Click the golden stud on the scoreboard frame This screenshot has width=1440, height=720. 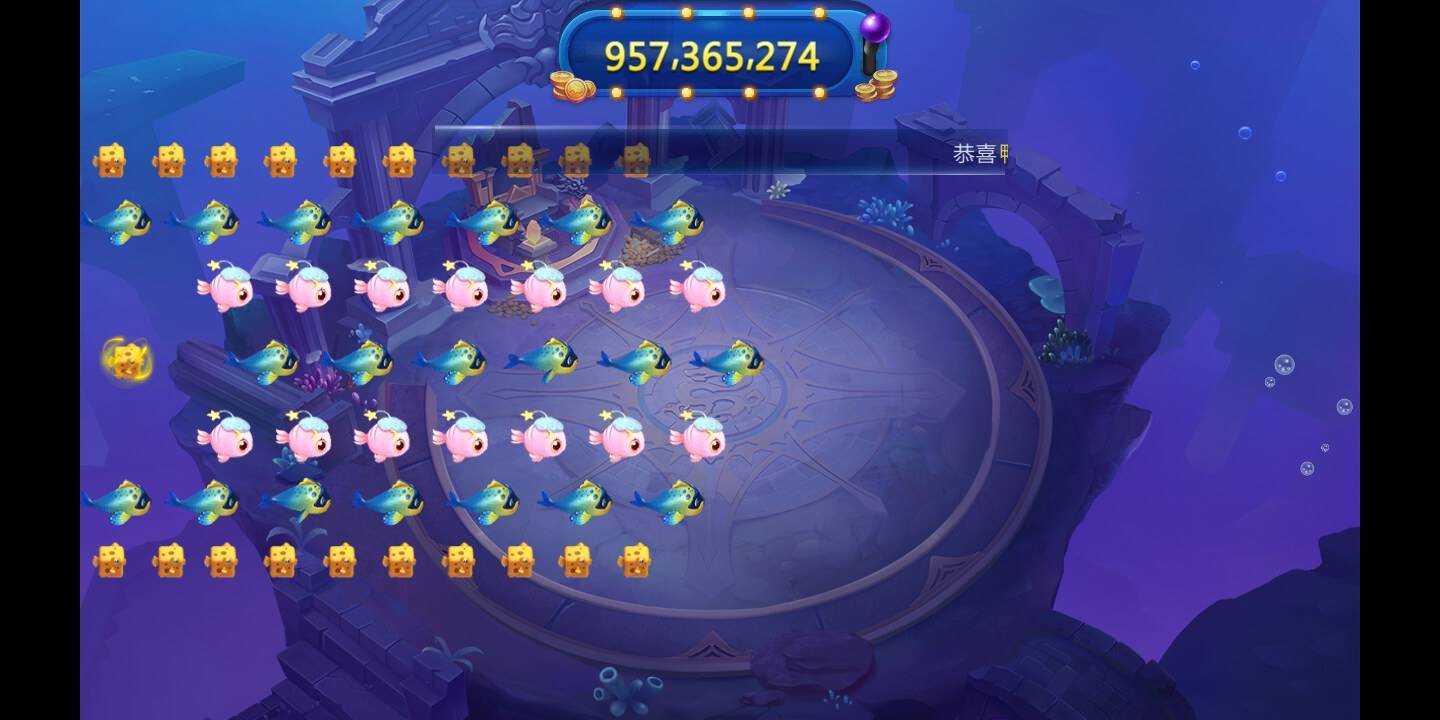684,12
